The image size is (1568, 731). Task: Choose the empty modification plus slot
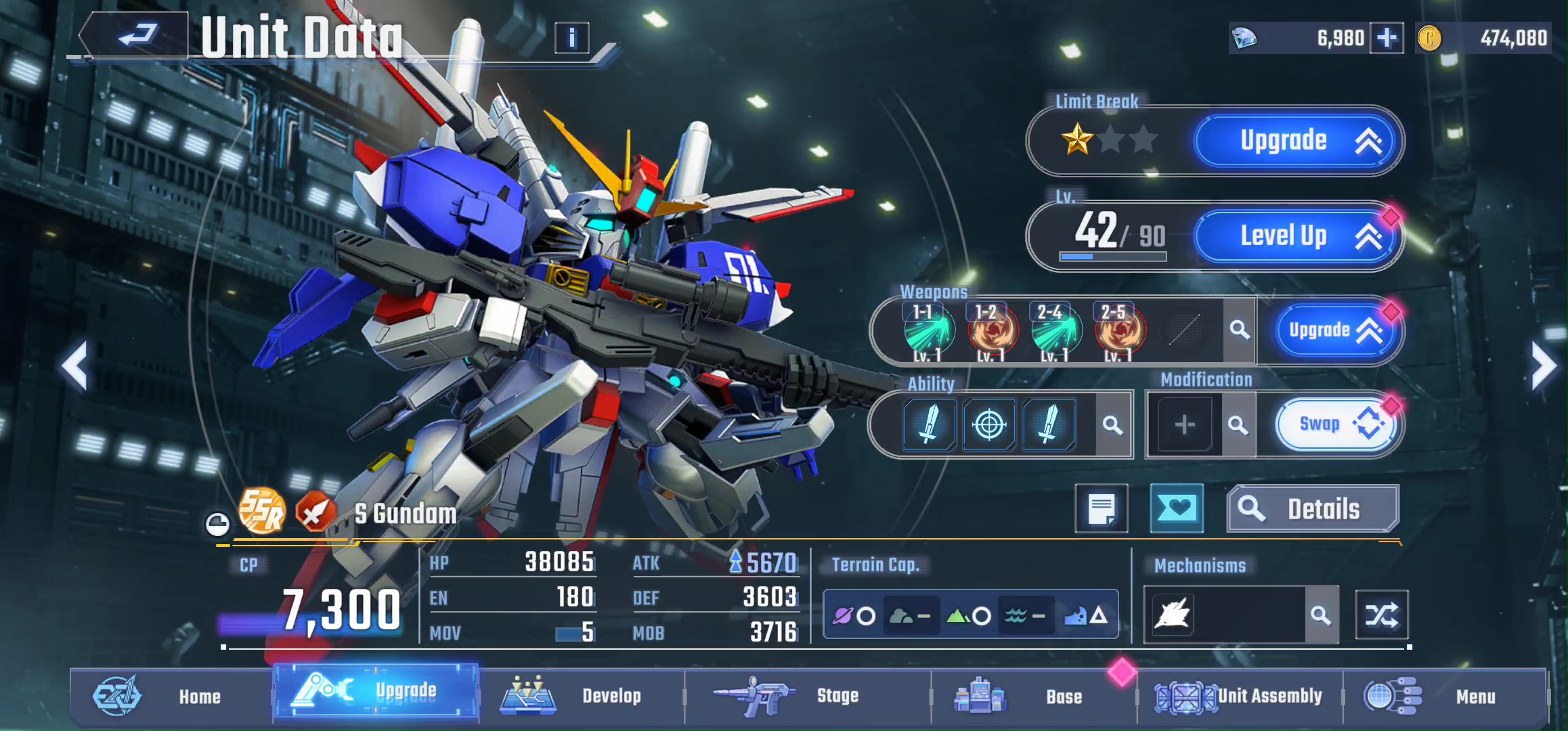[x=1184, y=425]
